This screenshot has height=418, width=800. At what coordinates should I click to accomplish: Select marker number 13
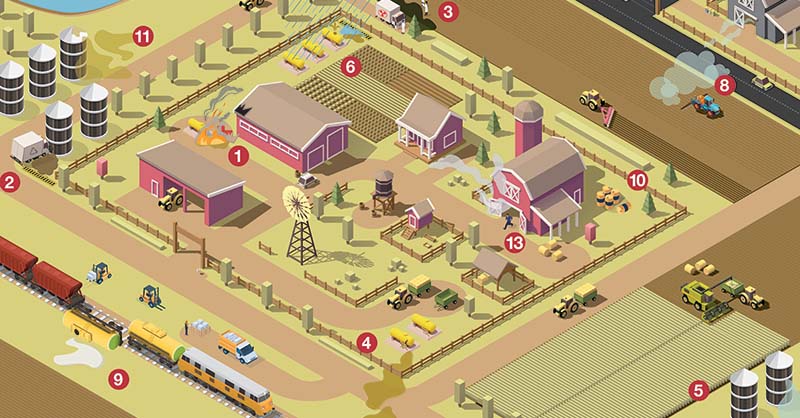516,242
